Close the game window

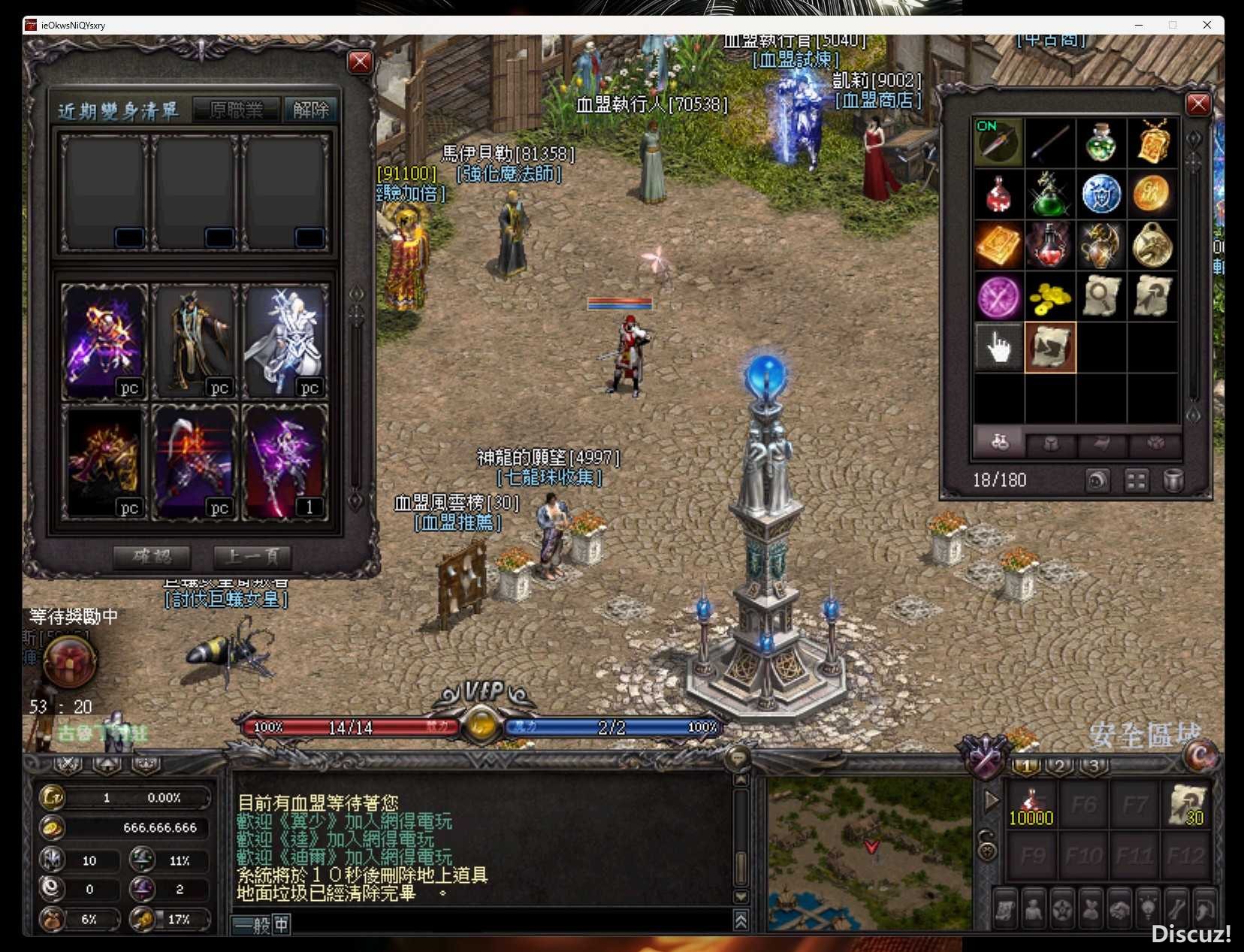point(1206,25)
